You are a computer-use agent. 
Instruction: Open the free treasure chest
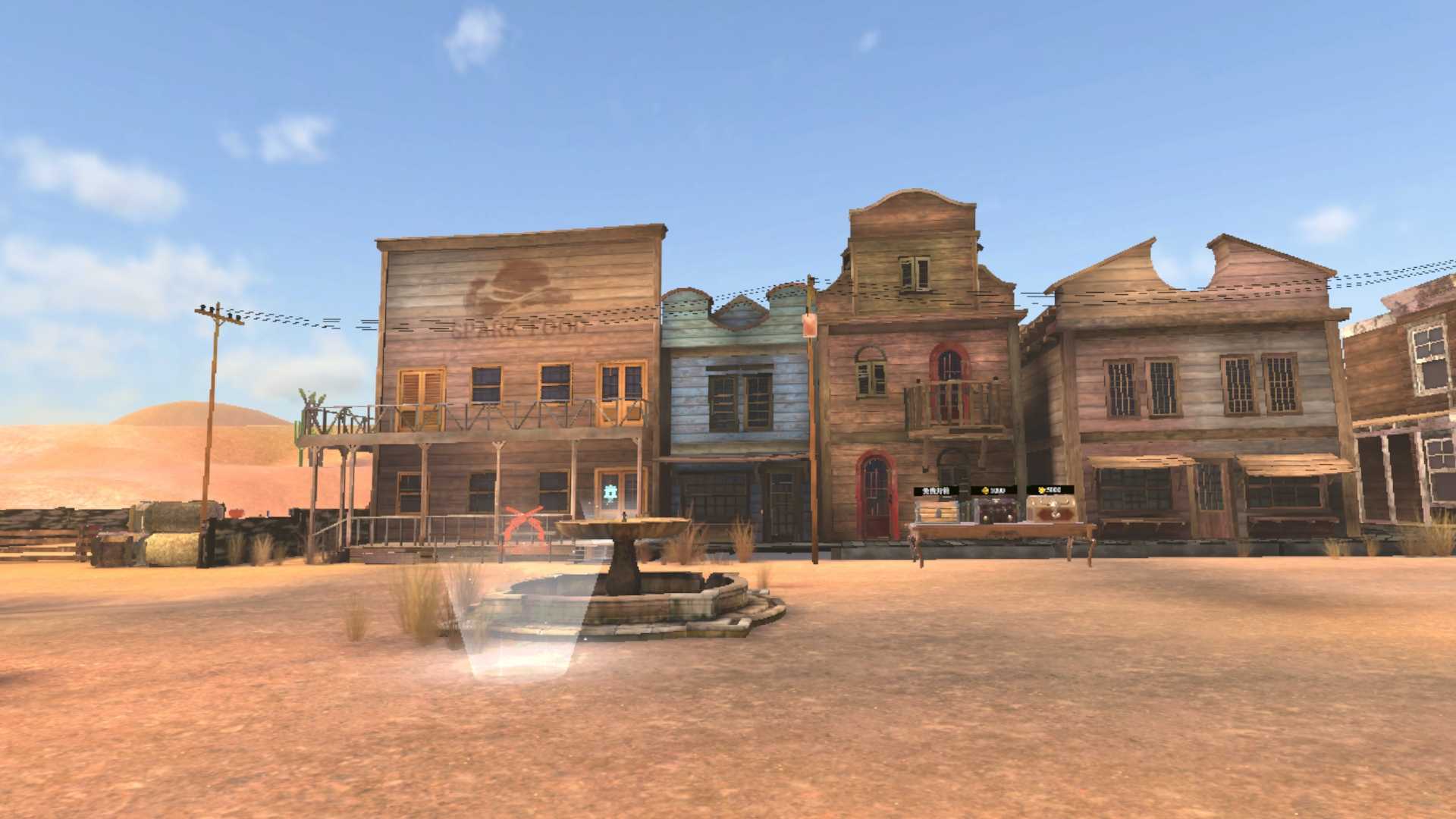pos(936,510)
